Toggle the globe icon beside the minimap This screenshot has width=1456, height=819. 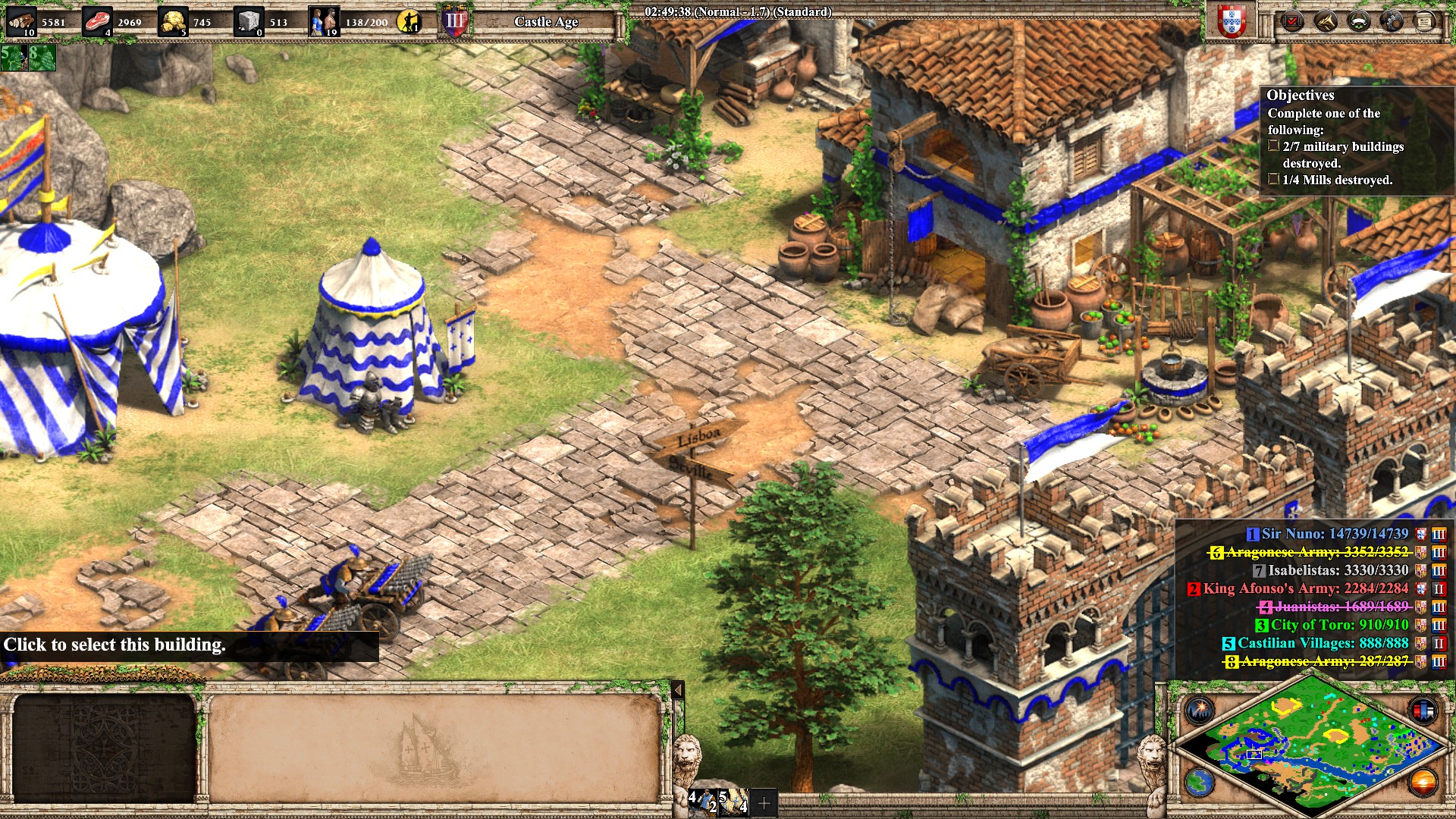pos(1198,783)
